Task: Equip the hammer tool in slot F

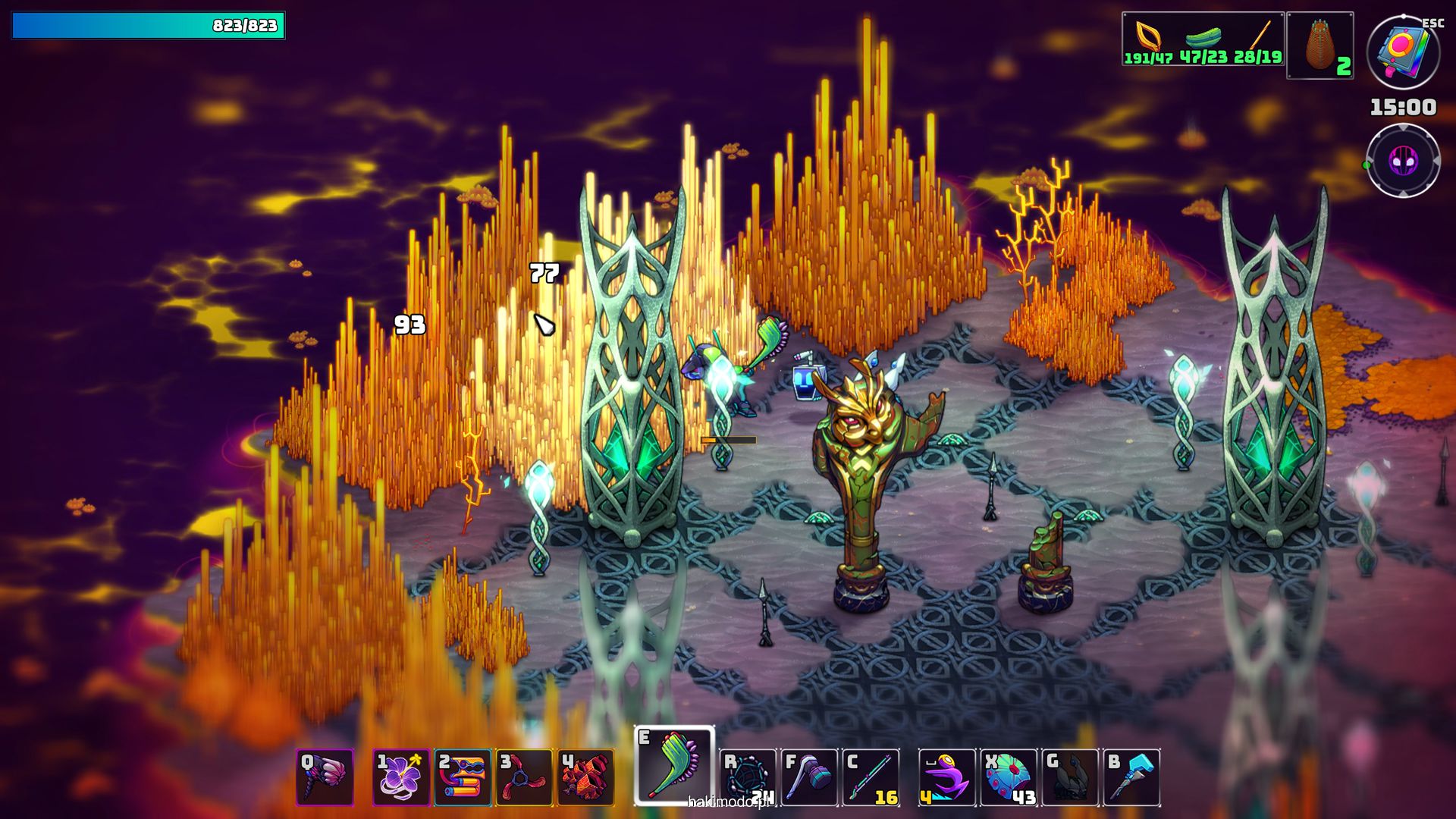Action: click(809, 777)
